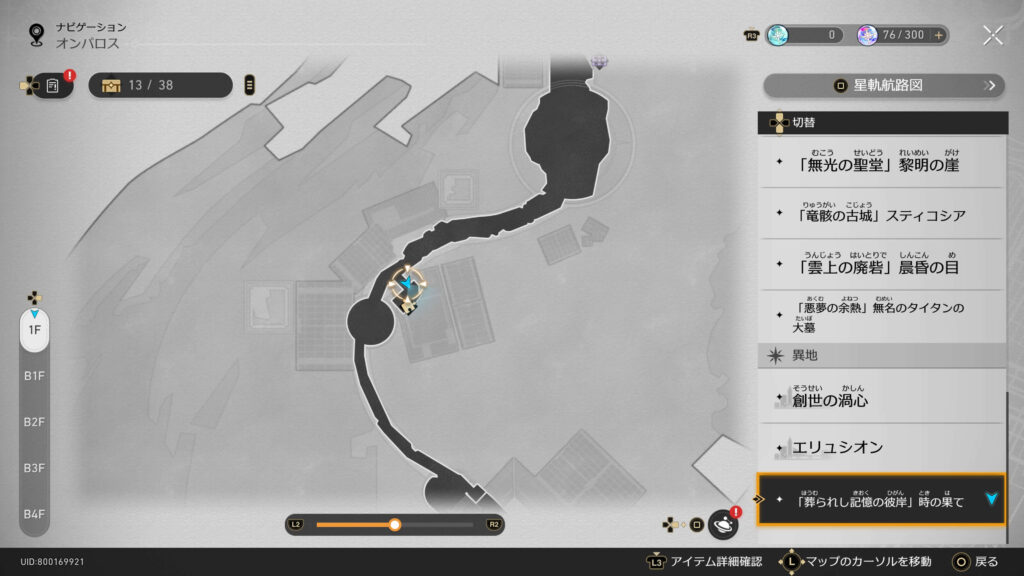Choose 「竜骸の古城」スティコシア location

[880, 213]
